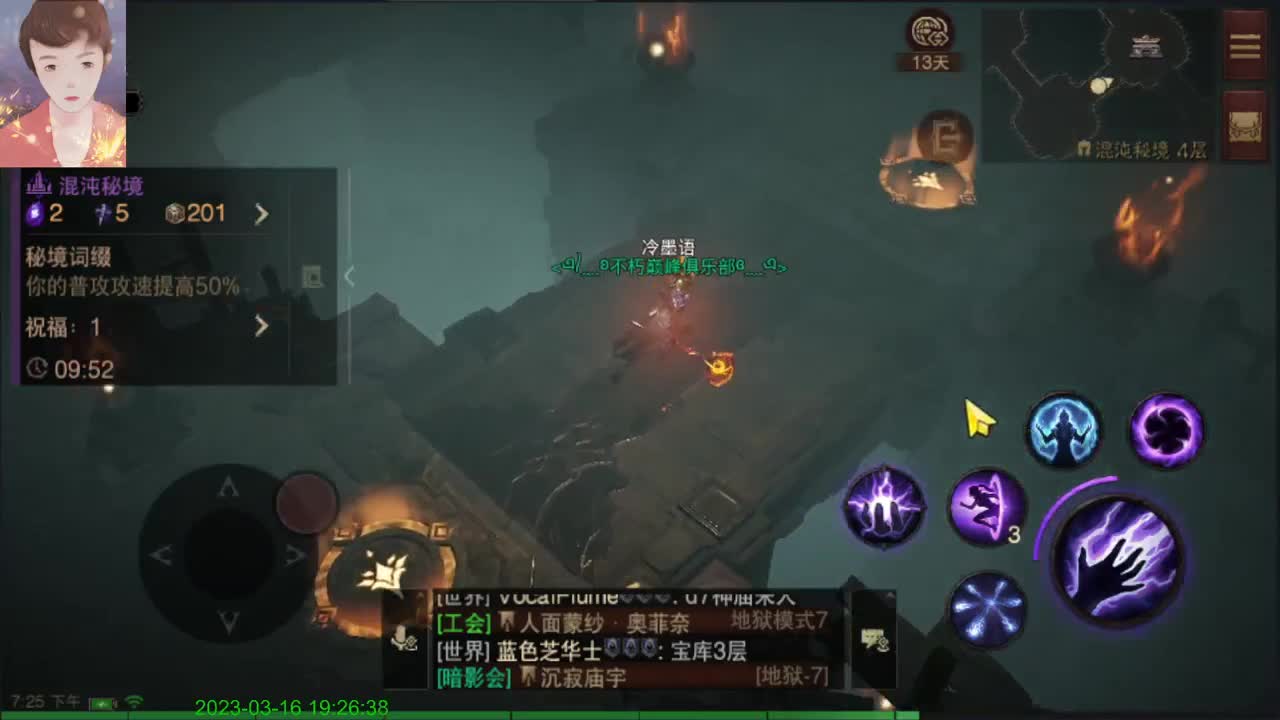Expand the 祝福: 1 blessing details
The height and width of the screenshot is (720, 1280).
[x=262, y=327]
